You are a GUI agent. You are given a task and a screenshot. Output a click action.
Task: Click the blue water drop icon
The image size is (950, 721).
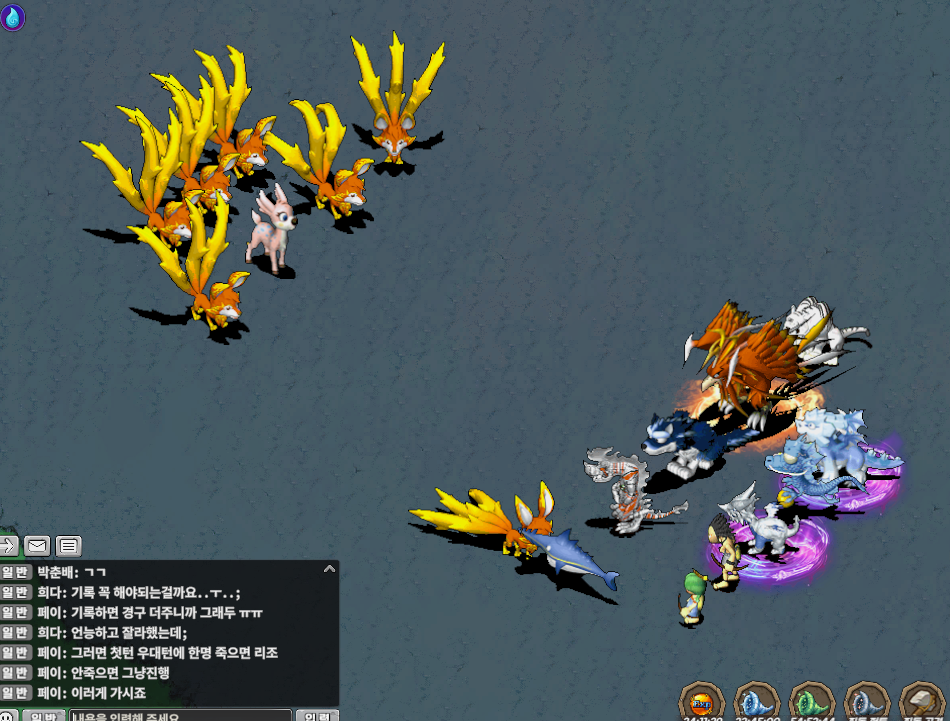(x=13, y=17)
